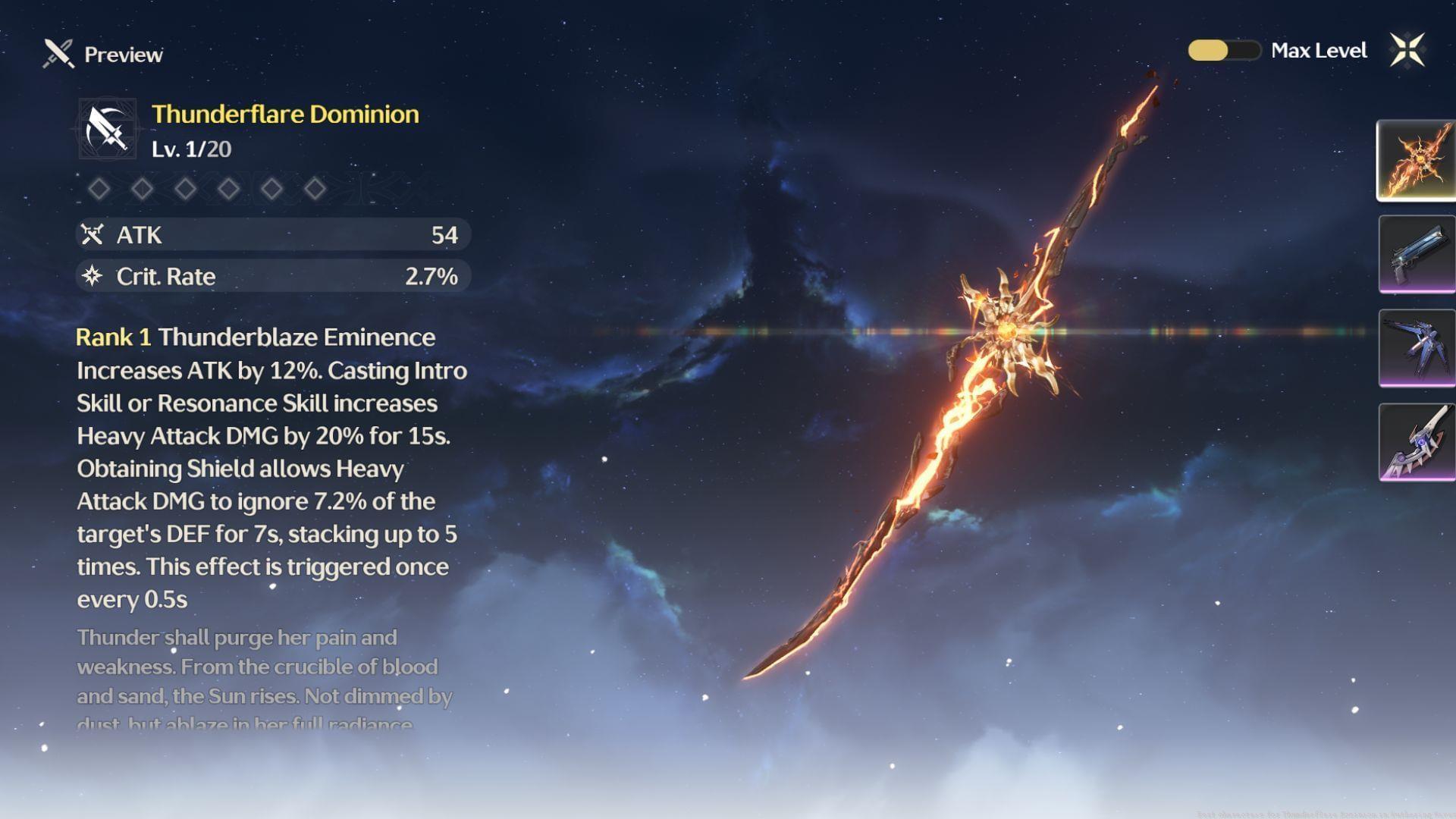Pick the dark blue winged weapon thumbnail
The image size is (1456, 819).
click(x=1416, y=348)
